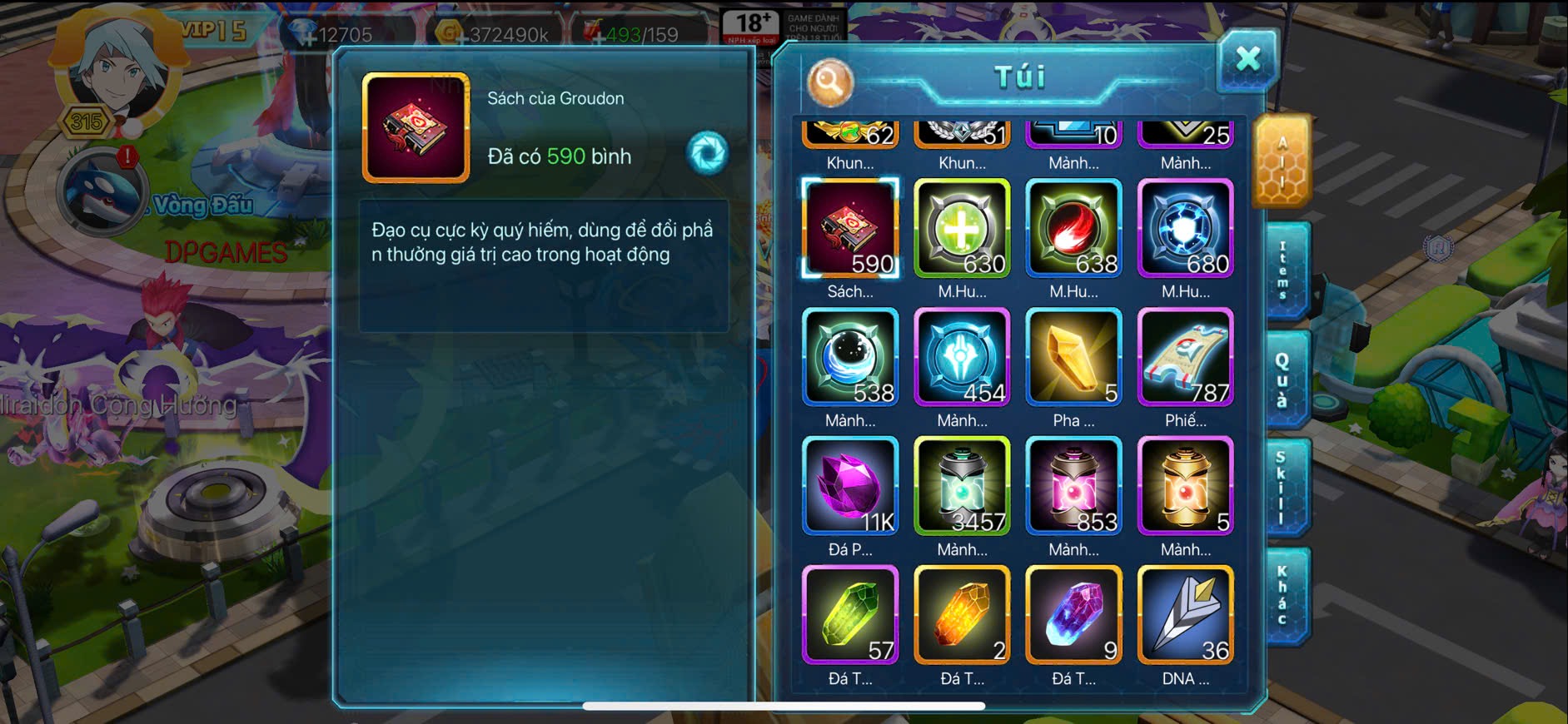This screenshot has height=724, width=1568.
Task: Click the blue swirl button beside item count
Action: (x=708, y=153)
